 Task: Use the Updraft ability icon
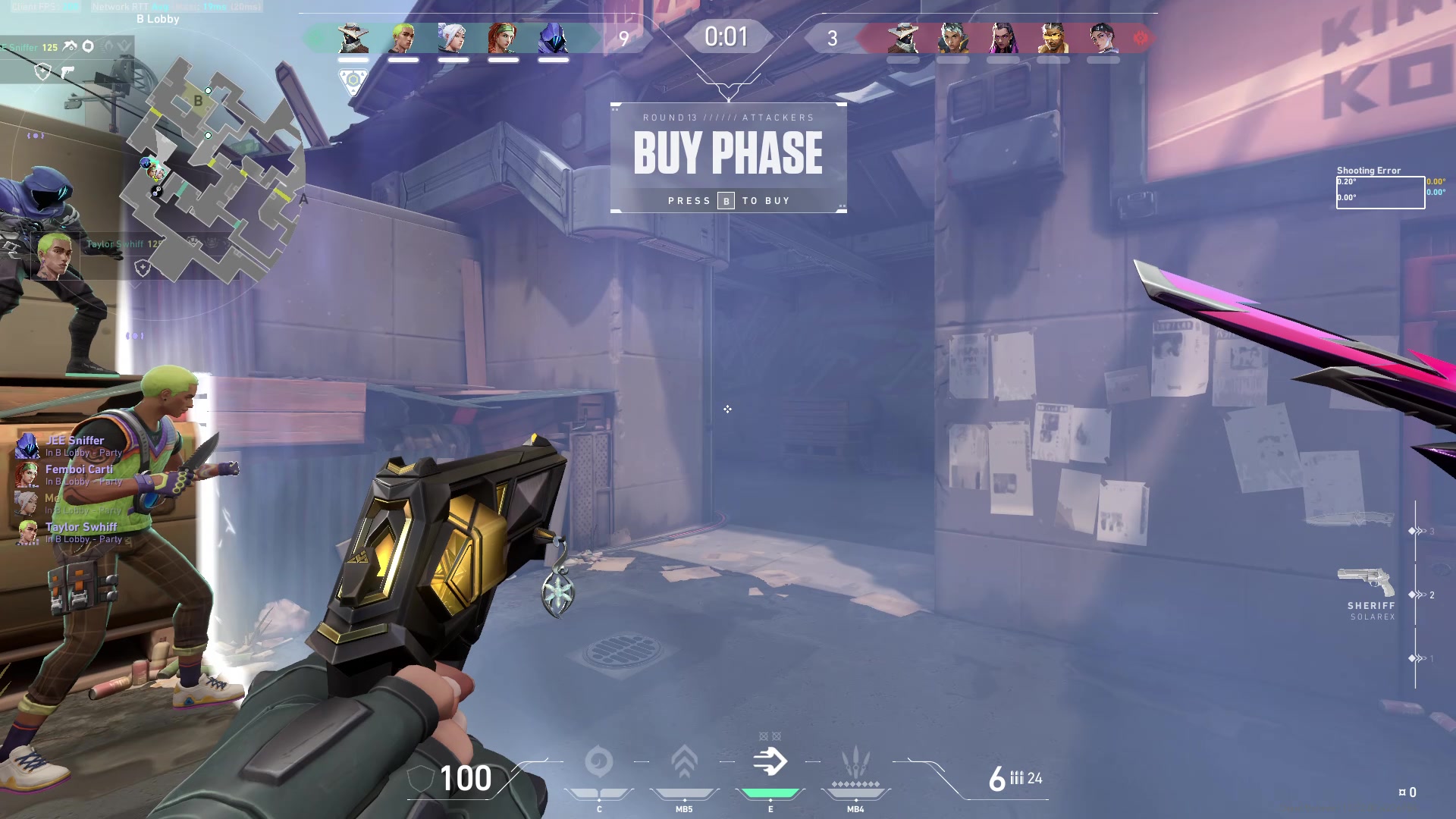(684, 762)
